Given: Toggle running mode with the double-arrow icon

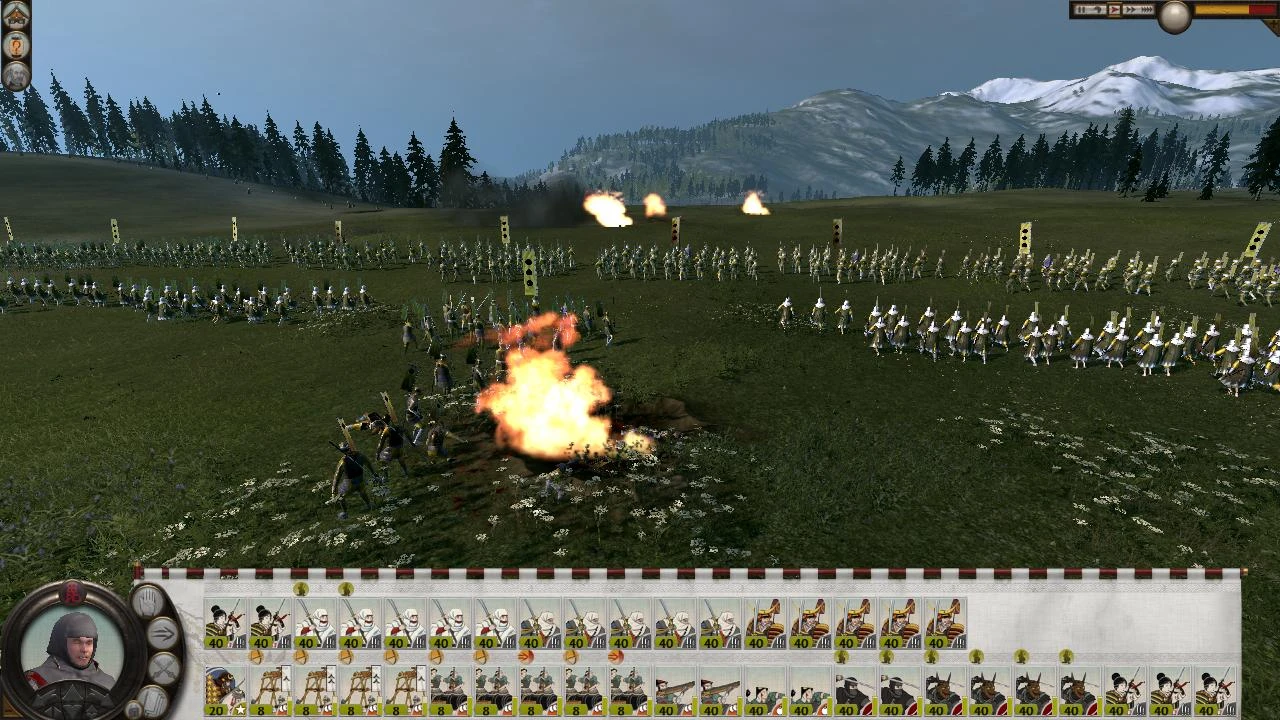Looking at the screenshot, I should (163, 632).
